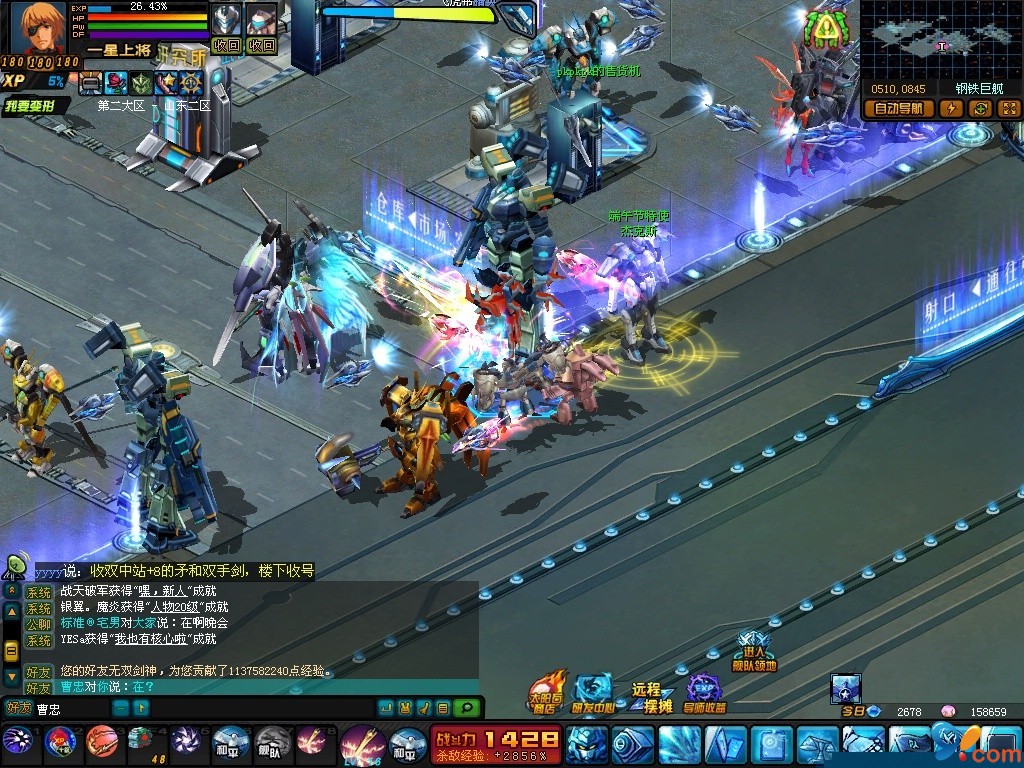
Task: Activate the 舰队 skill in the hotbar
Action: click(272, 742)
